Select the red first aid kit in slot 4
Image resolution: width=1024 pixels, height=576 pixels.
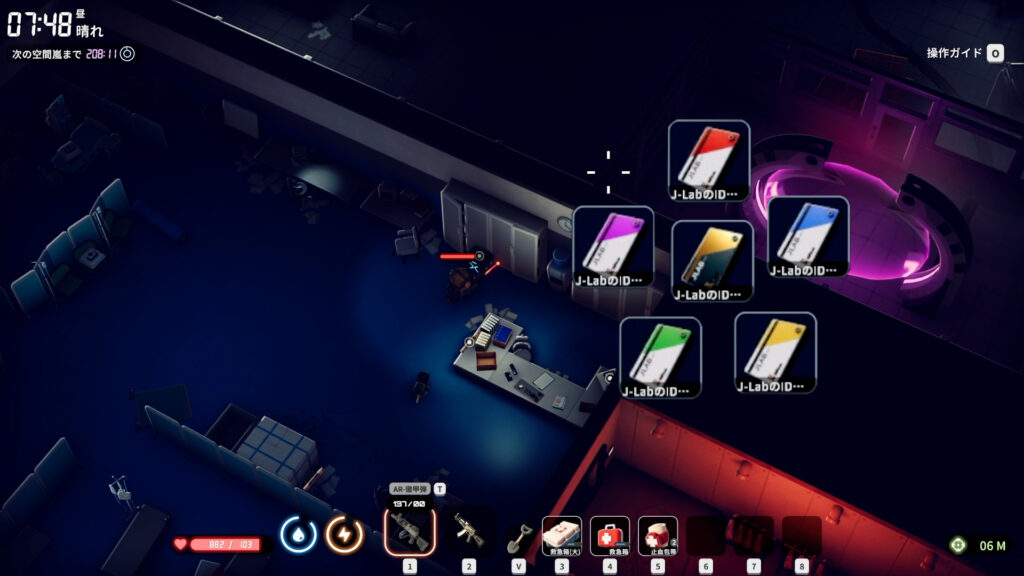point(610,536)
